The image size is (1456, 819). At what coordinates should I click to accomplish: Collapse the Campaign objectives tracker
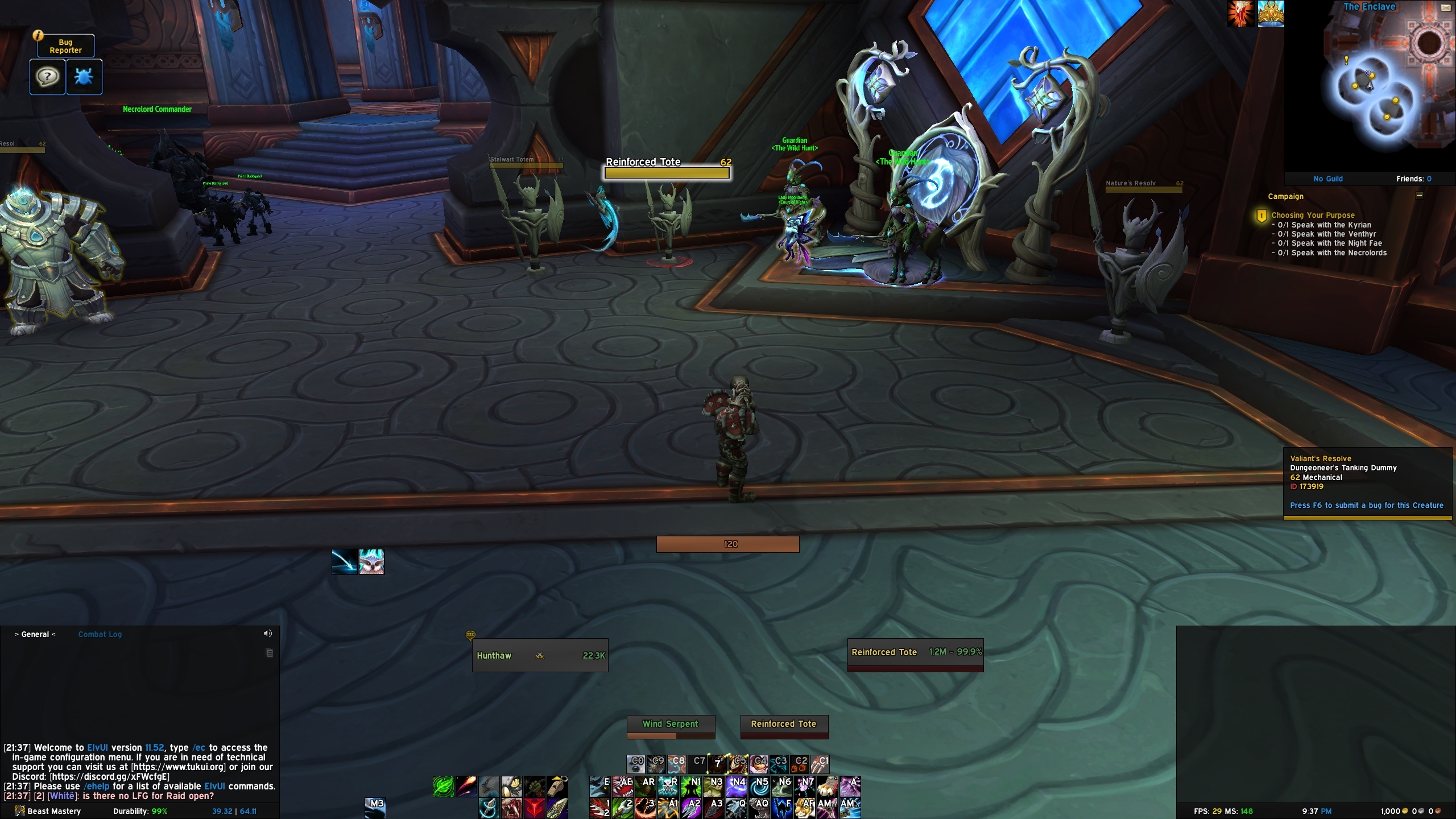(x=1419, y=196)
